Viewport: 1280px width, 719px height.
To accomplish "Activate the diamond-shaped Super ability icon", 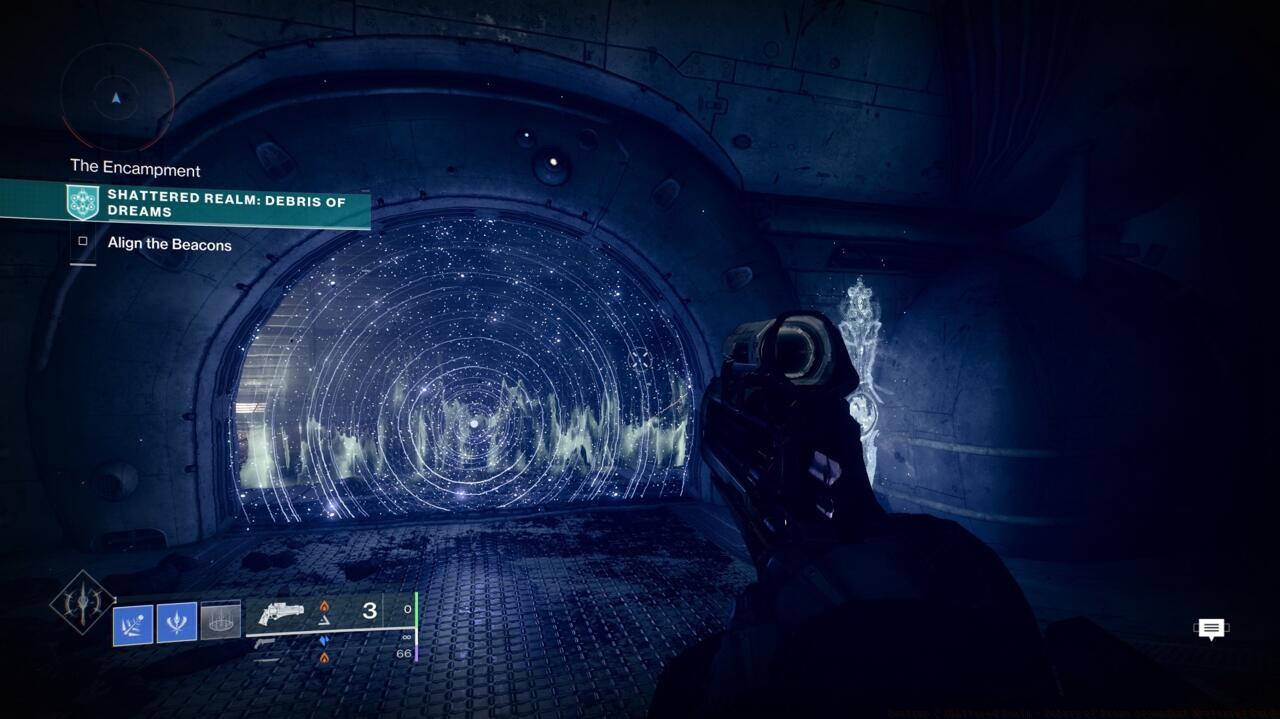I will 82,601.
